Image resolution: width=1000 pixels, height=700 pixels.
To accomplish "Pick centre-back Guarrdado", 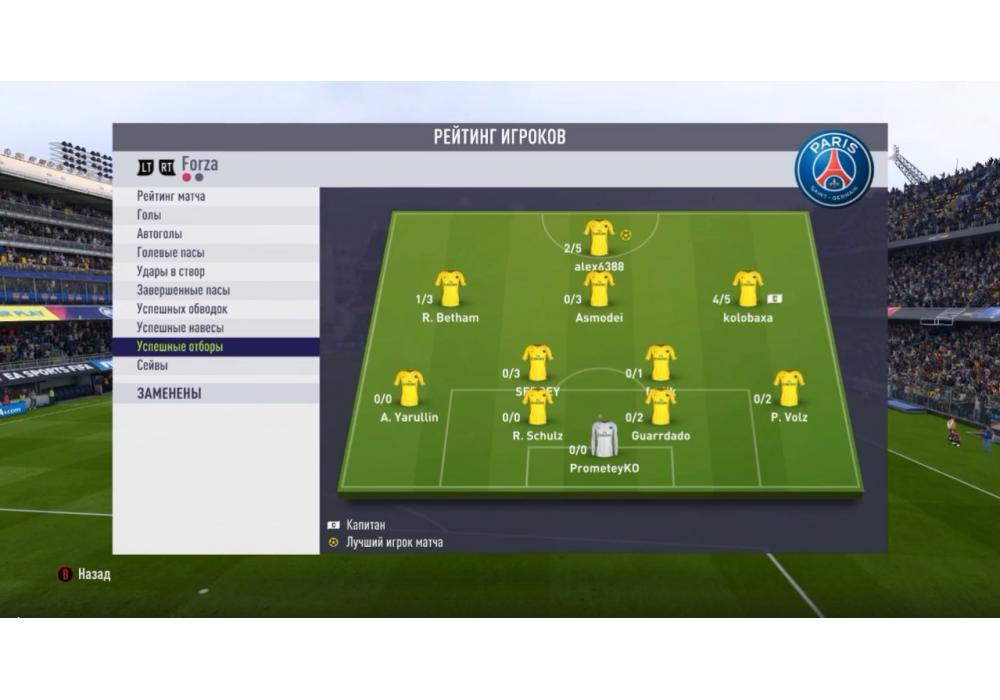I will [x=660, y=407].
